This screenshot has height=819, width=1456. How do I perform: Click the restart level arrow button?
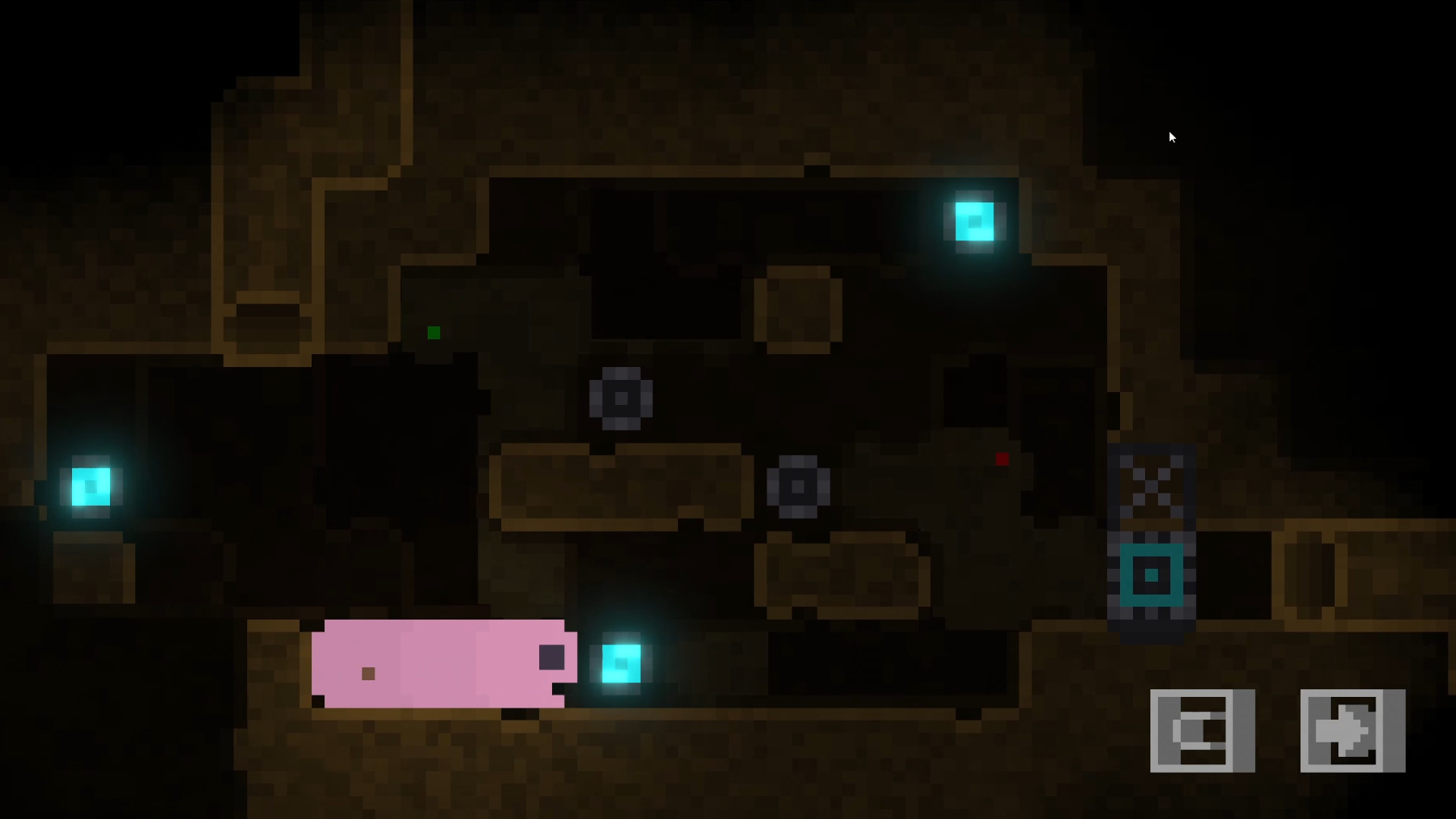pyautogui.click(x=1352, y=730)
